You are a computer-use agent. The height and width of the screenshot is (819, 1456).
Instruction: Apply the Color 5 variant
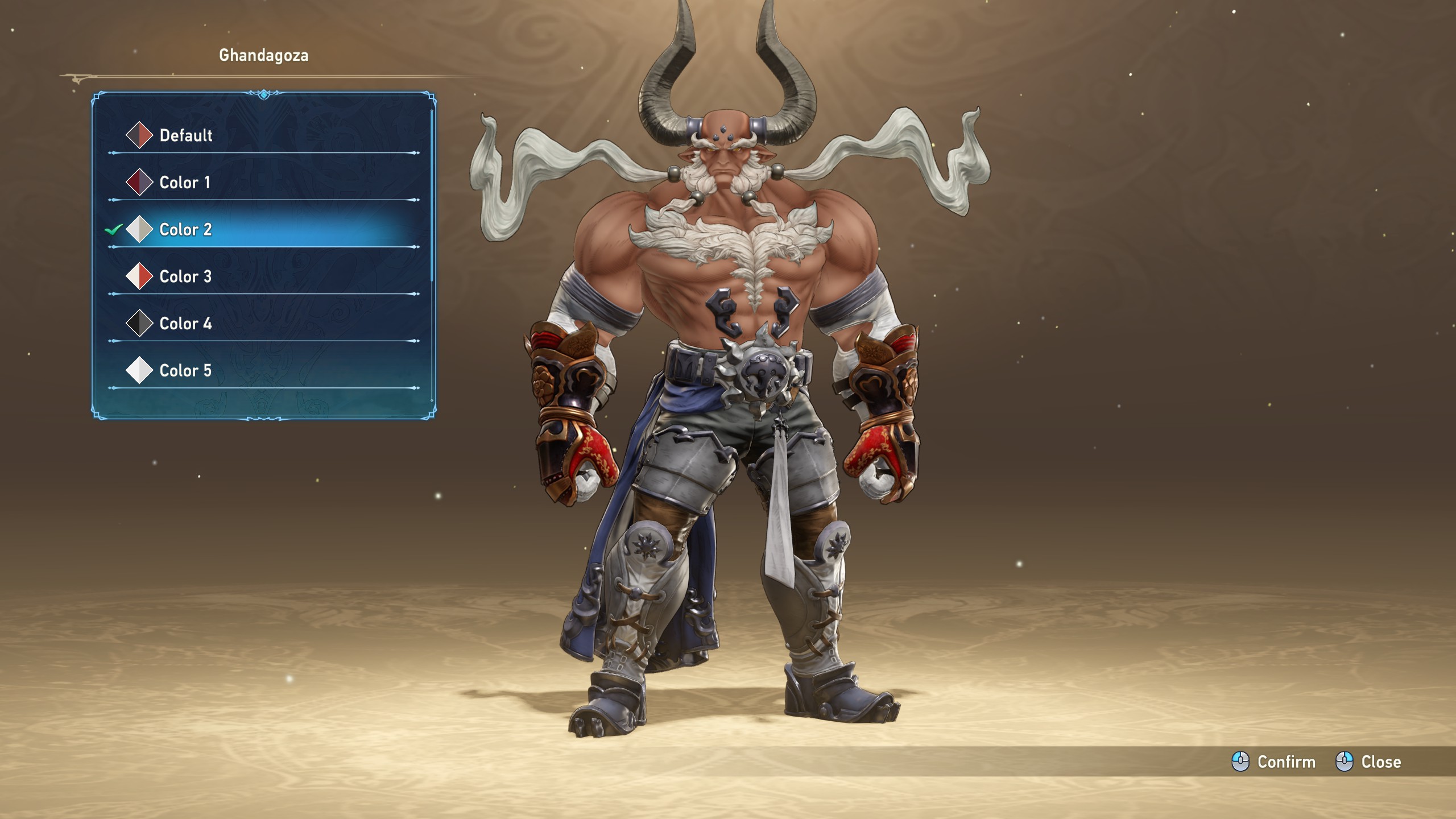point(185,371)
